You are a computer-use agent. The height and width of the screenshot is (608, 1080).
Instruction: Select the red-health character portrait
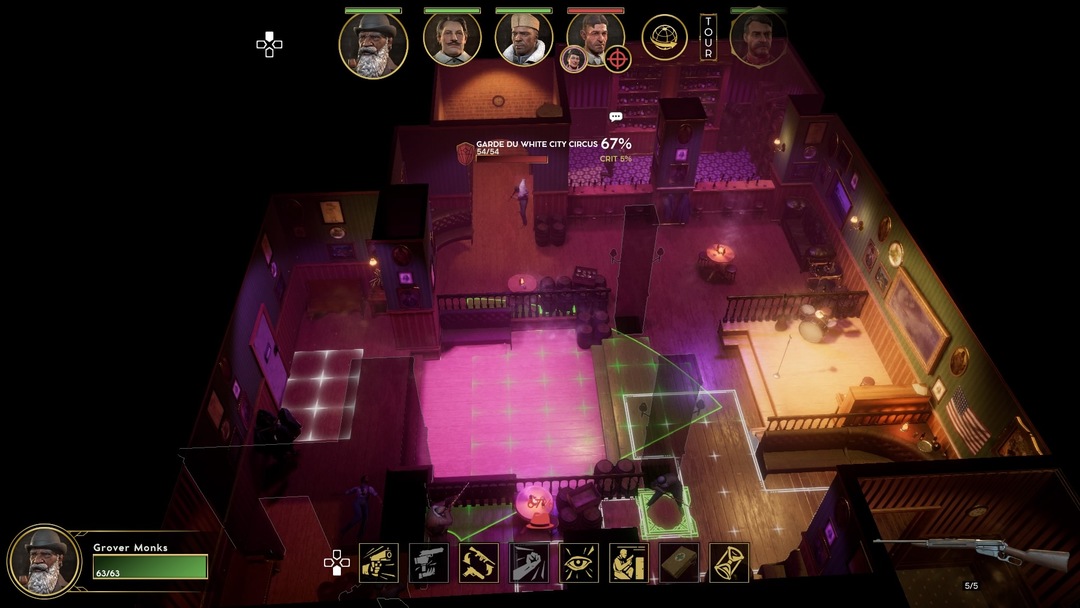click(x=597, y=36)
